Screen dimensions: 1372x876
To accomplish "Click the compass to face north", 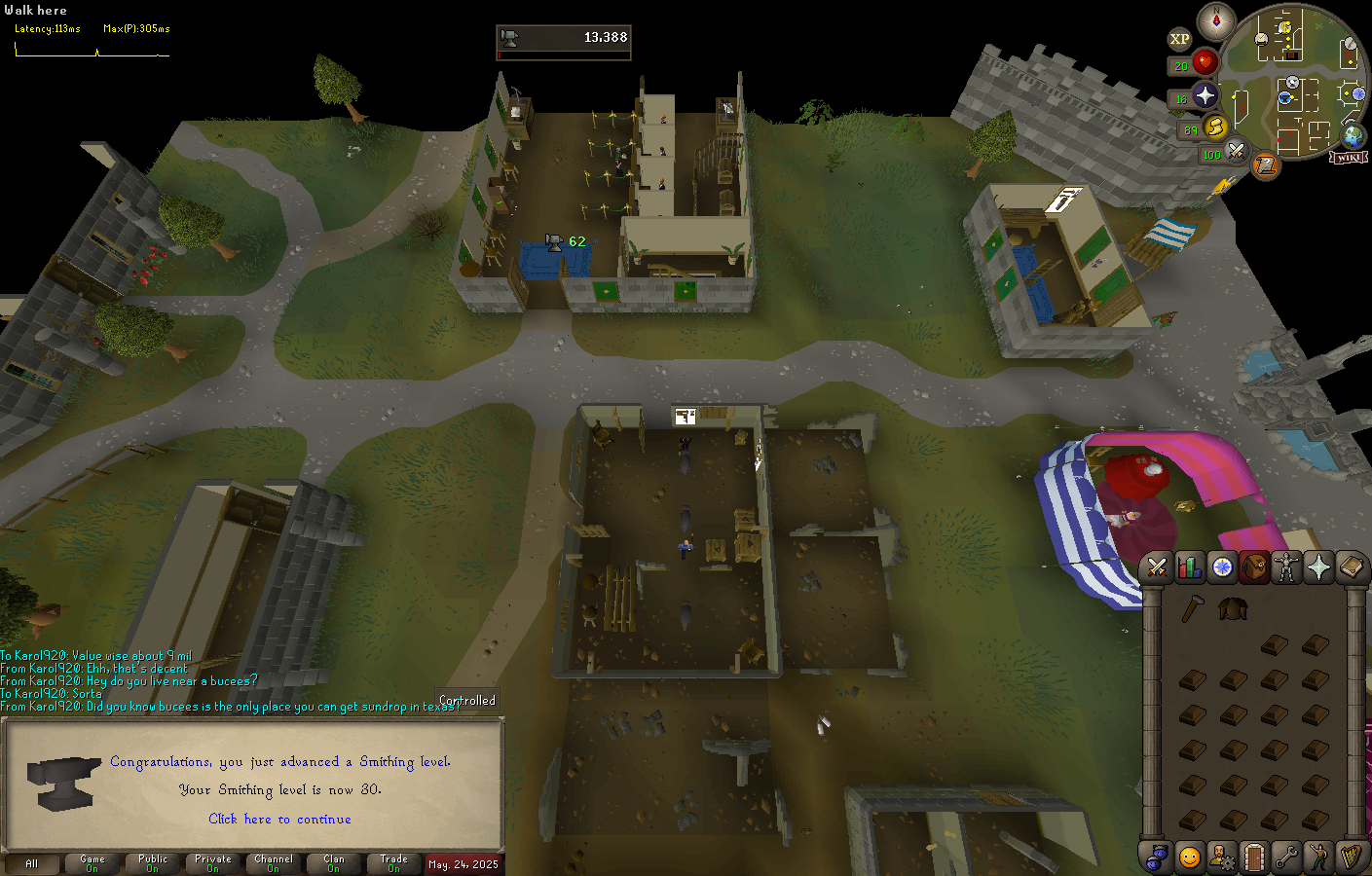I will [1216, 20].
